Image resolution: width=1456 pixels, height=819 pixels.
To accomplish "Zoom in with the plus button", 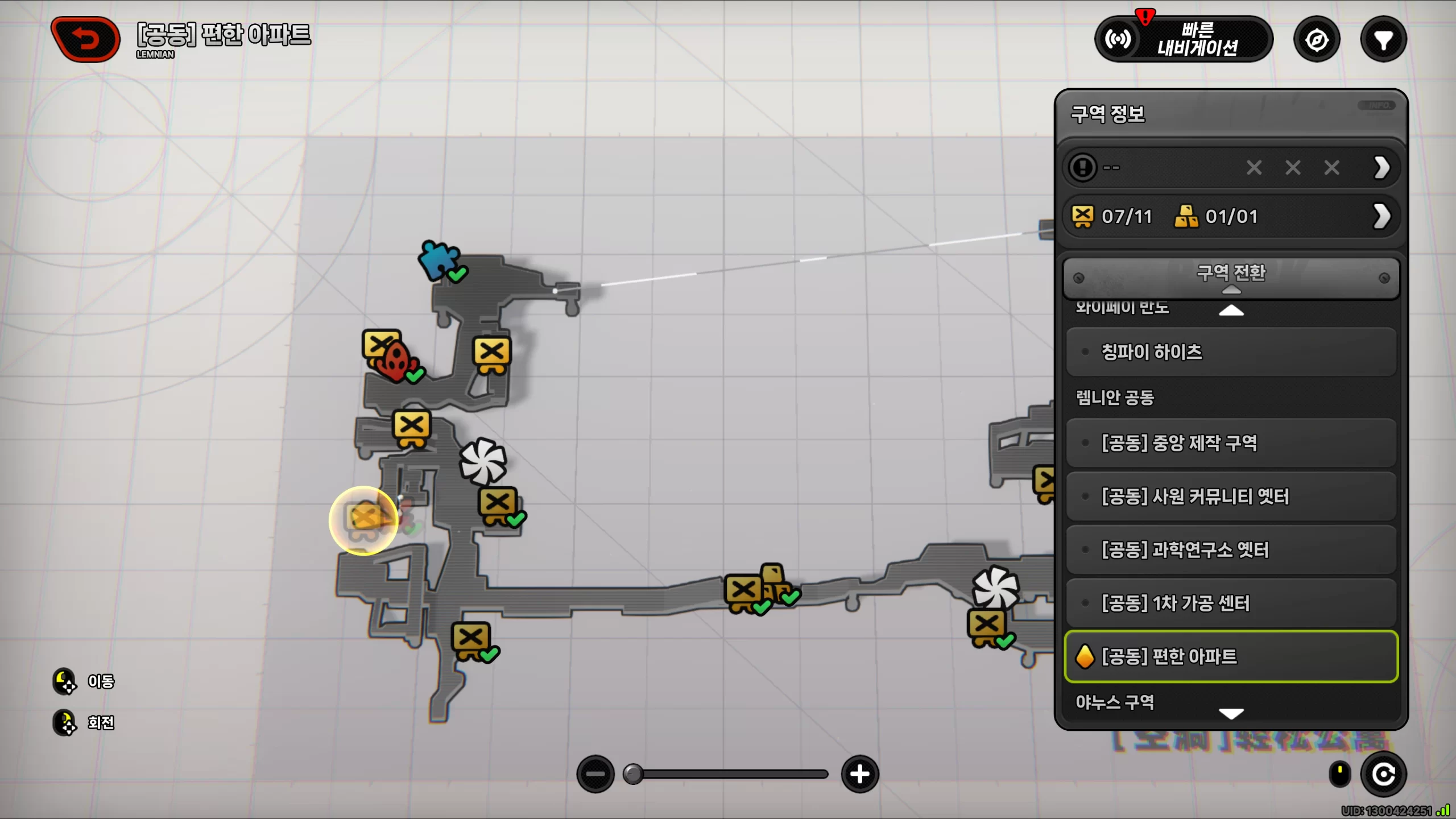I will click(859, 774).
